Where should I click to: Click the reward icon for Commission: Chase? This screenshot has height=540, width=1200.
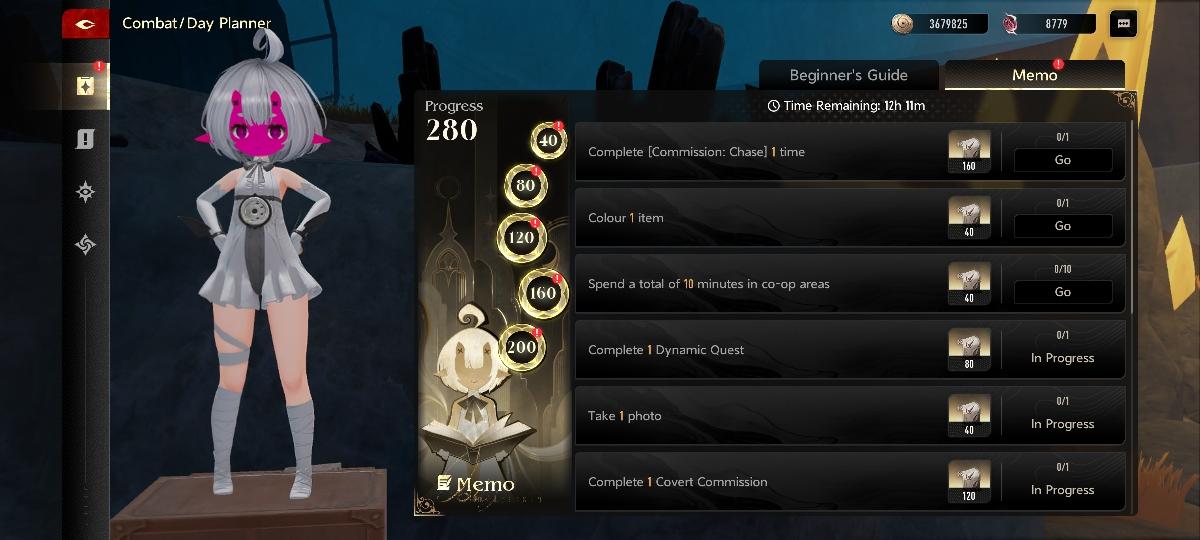(x=968, y=151)
